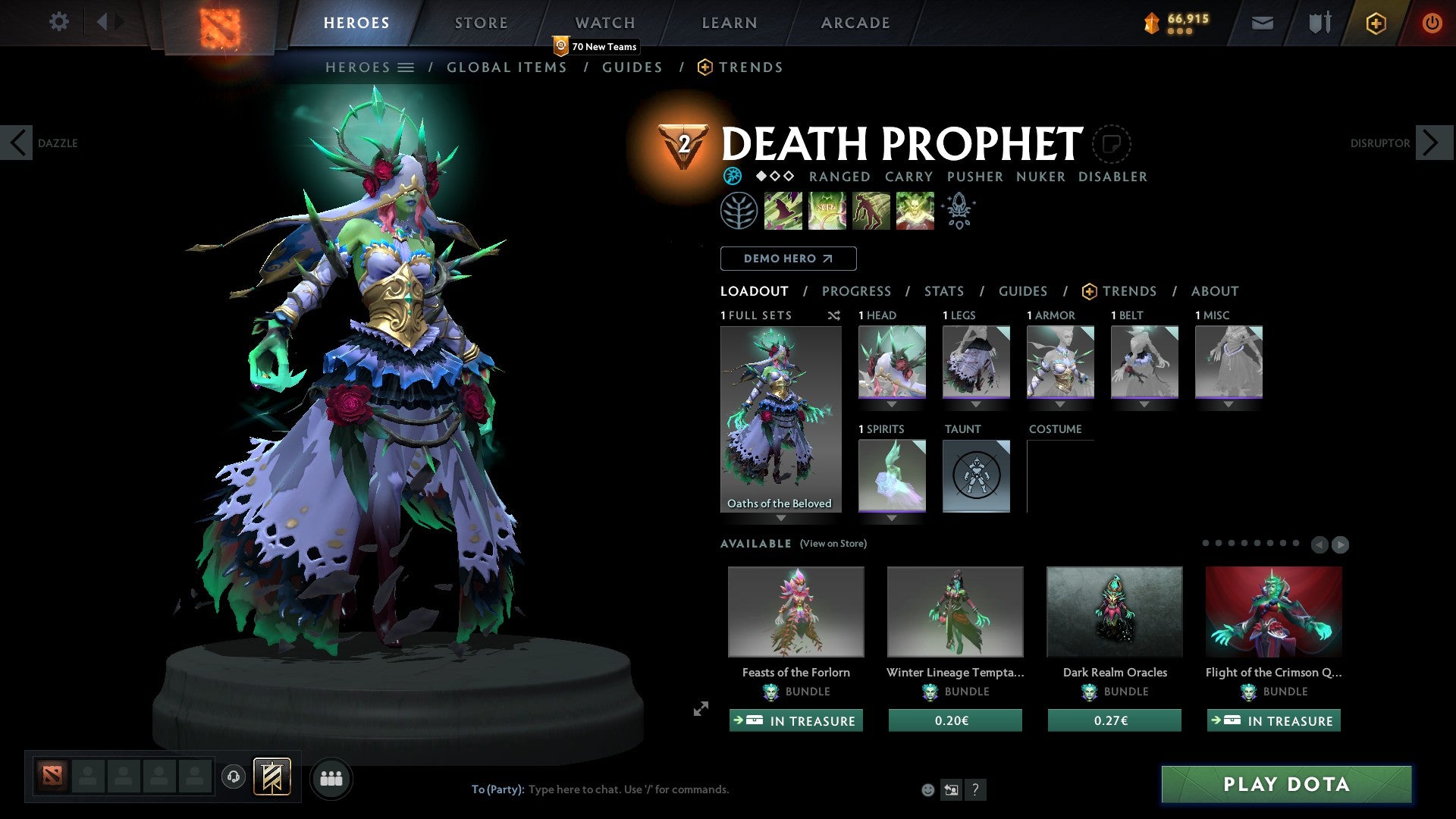1456x819 pixels.
Task: Switch to the Stats tab
Action: [x=943, y=291]
